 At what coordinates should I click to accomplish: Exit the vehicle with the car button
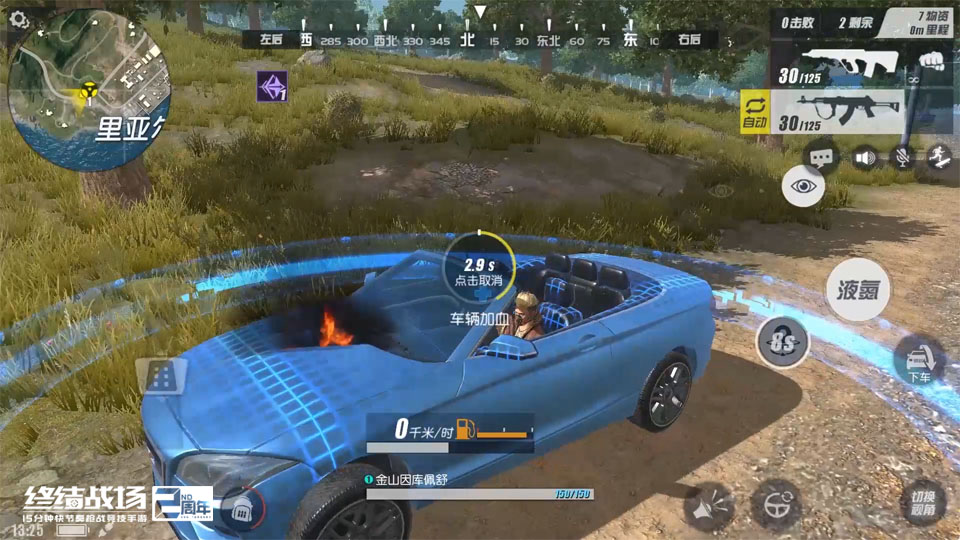(919, 360)
